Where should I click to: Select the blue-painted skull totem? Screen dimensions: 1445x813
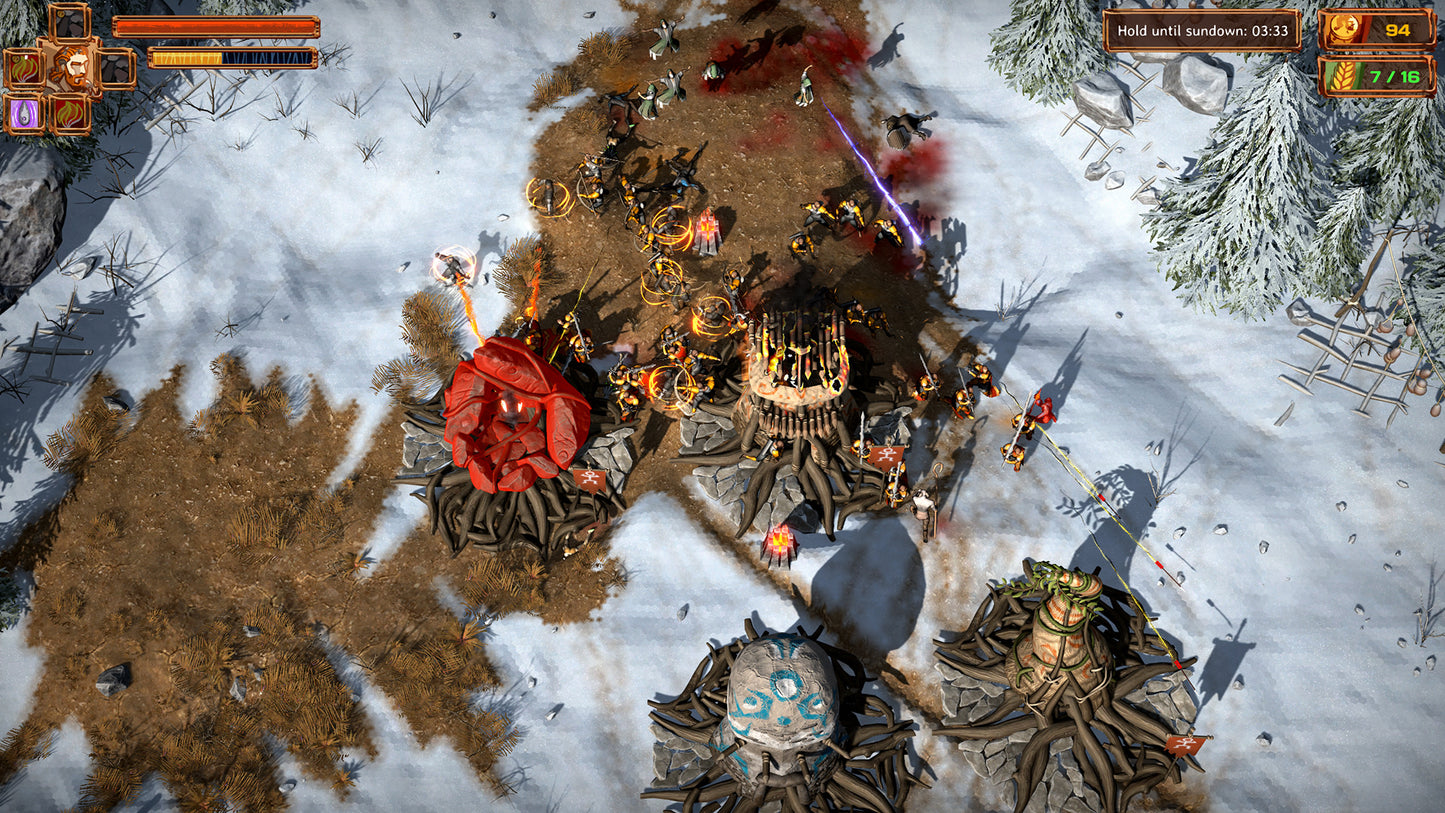[x=780, y=700]
